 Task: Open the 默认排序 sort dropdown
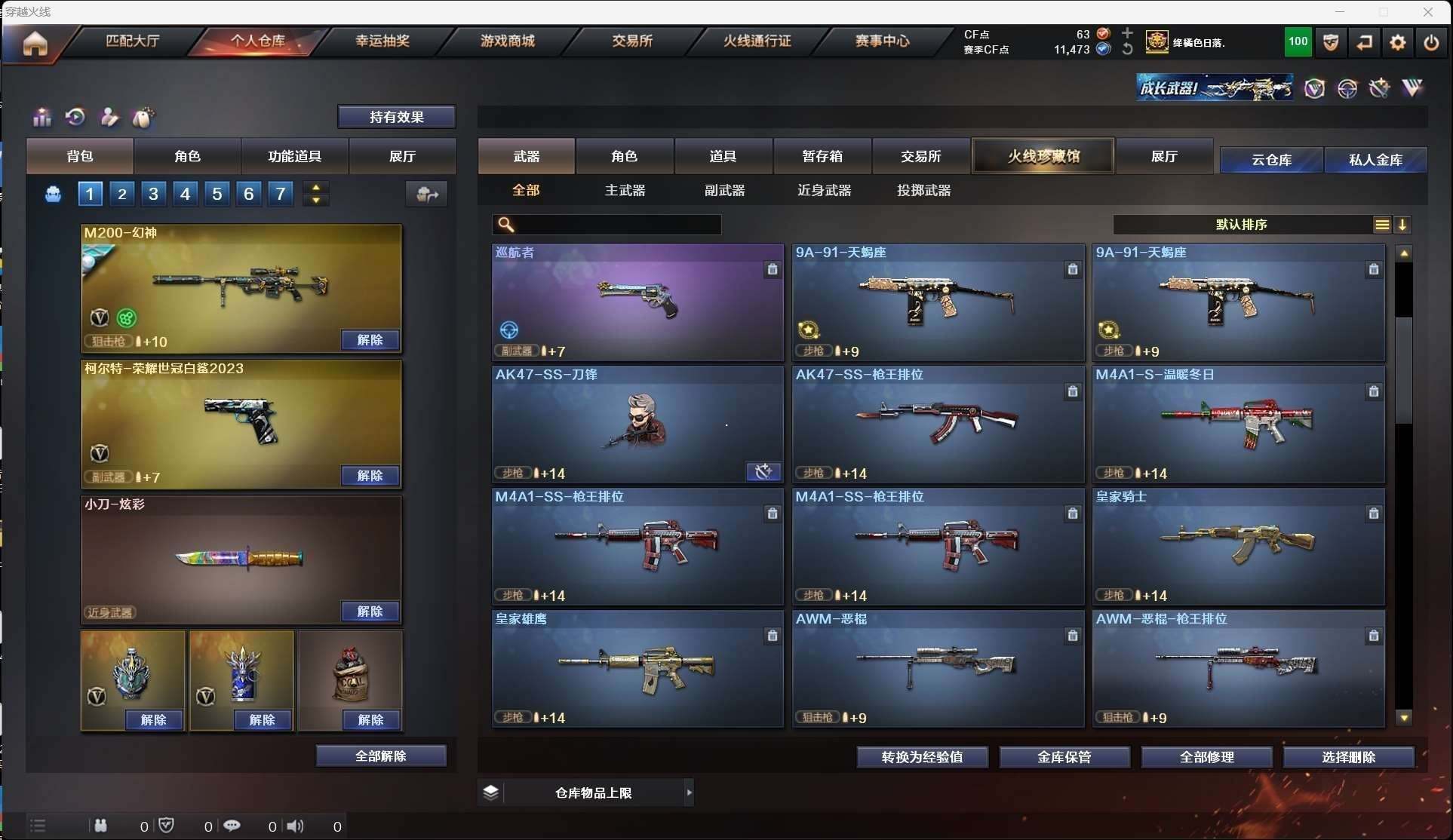click(1241, 225)
